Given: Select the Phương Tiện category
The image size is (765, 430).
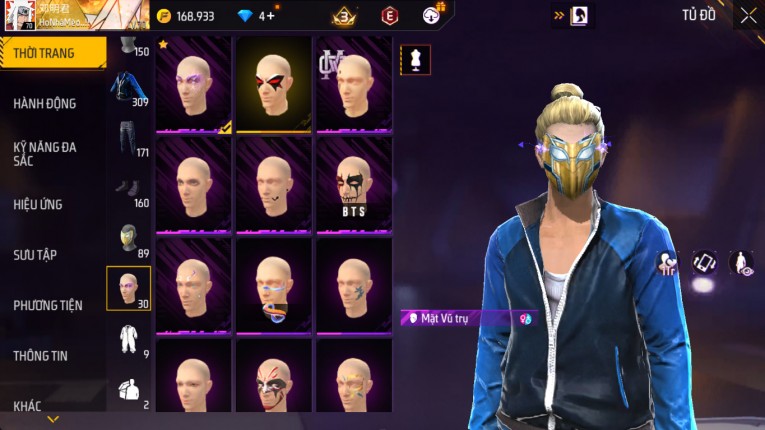Looking at the screenshot, I should click(48, 305).
